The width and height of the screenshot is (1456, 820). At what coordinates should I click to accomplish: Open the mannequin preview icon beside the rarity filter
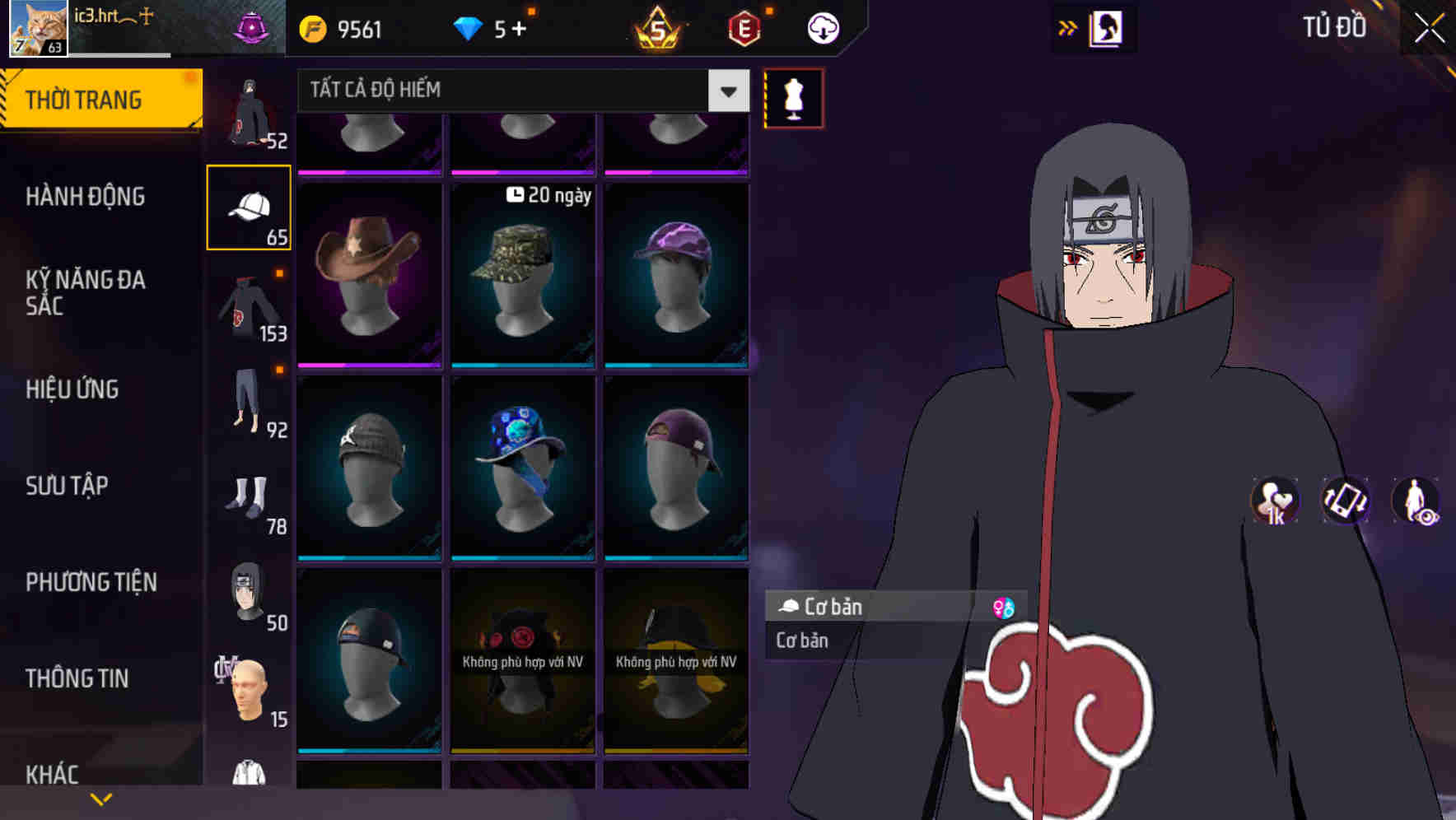(793, 97)
